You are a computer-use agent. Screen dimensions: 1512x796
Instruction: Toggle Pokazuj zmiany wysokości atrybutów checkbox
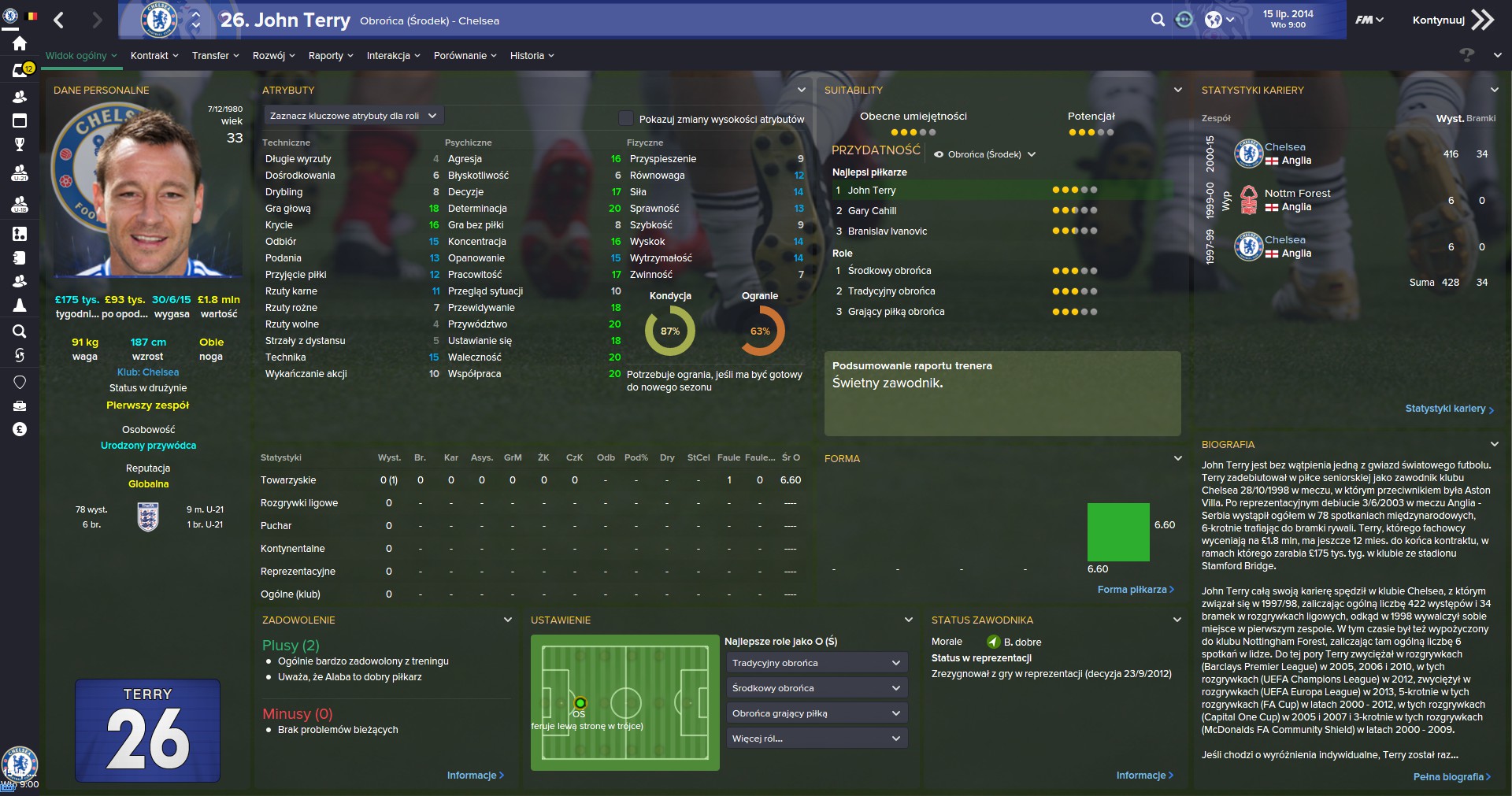[626, 119]
